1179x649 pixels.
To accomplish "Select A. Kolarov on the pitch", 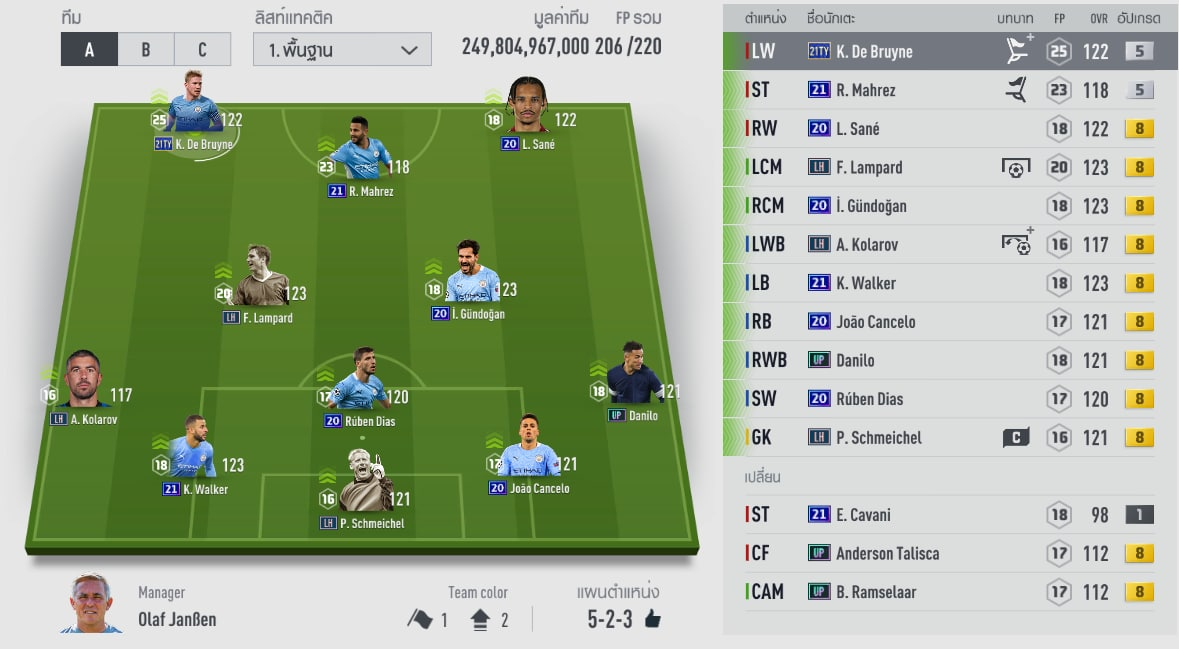I will 84,380.
